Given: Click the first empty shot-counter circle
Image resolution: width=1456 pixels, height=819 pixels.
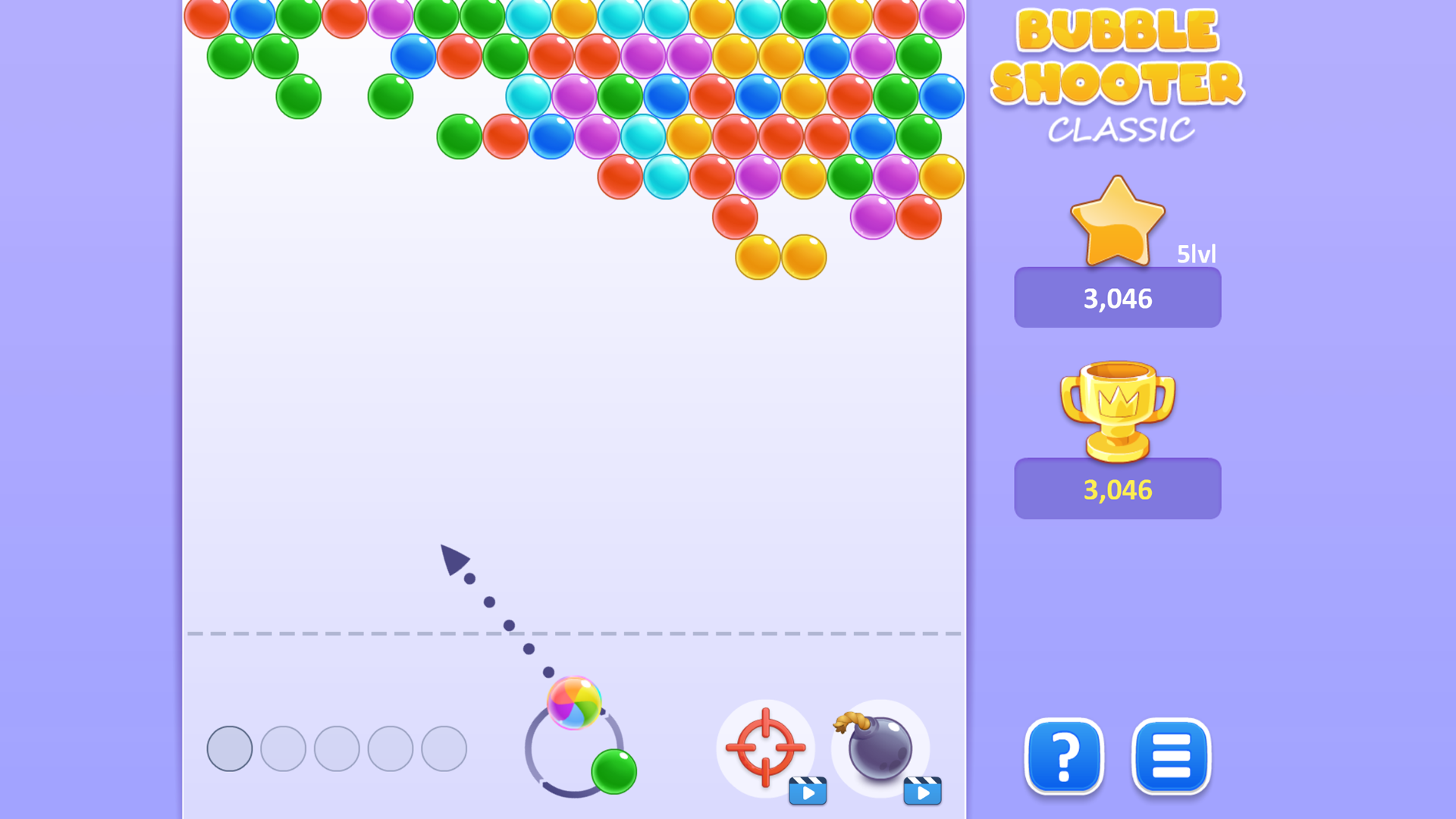Looking at the screenshot, I should click(x=229, y=748).
